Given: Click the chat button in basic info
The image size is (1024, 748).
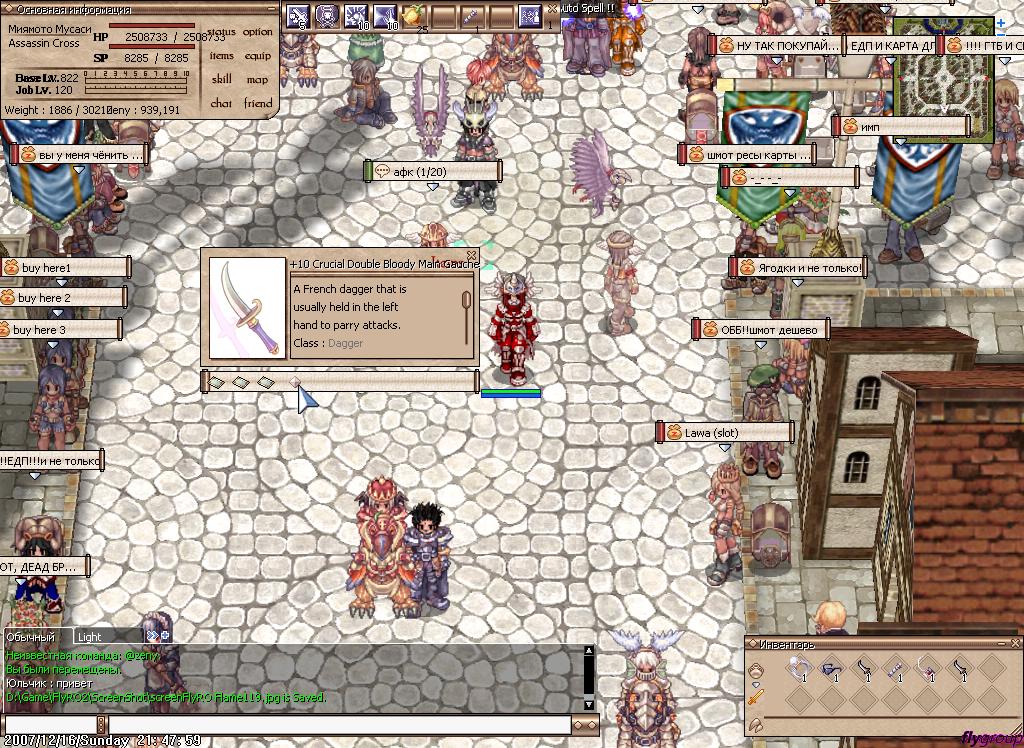Looking at the screenshot, I should click(222, 103).
